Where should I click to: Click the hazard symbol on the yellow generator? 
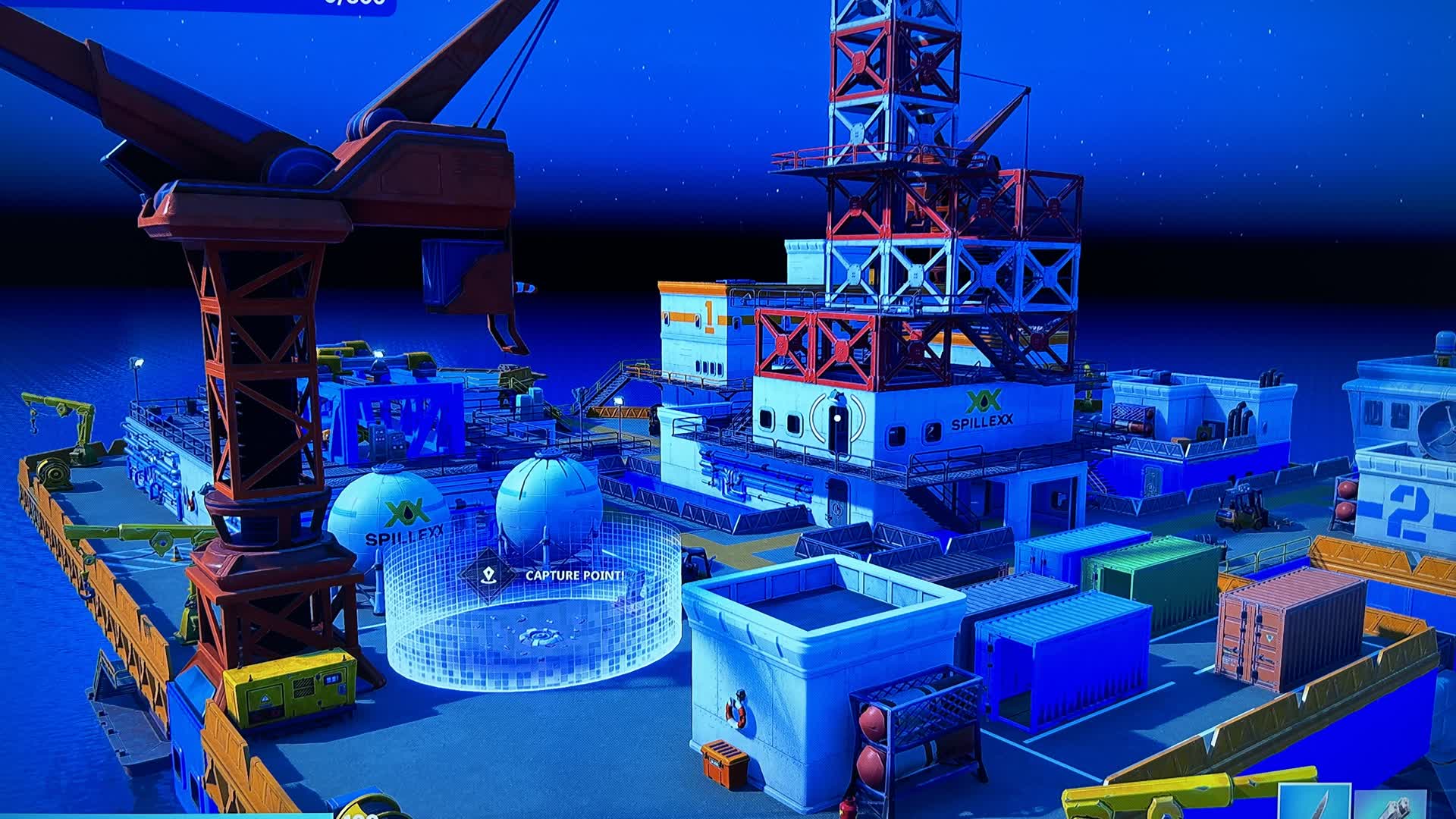coord(265,699)
